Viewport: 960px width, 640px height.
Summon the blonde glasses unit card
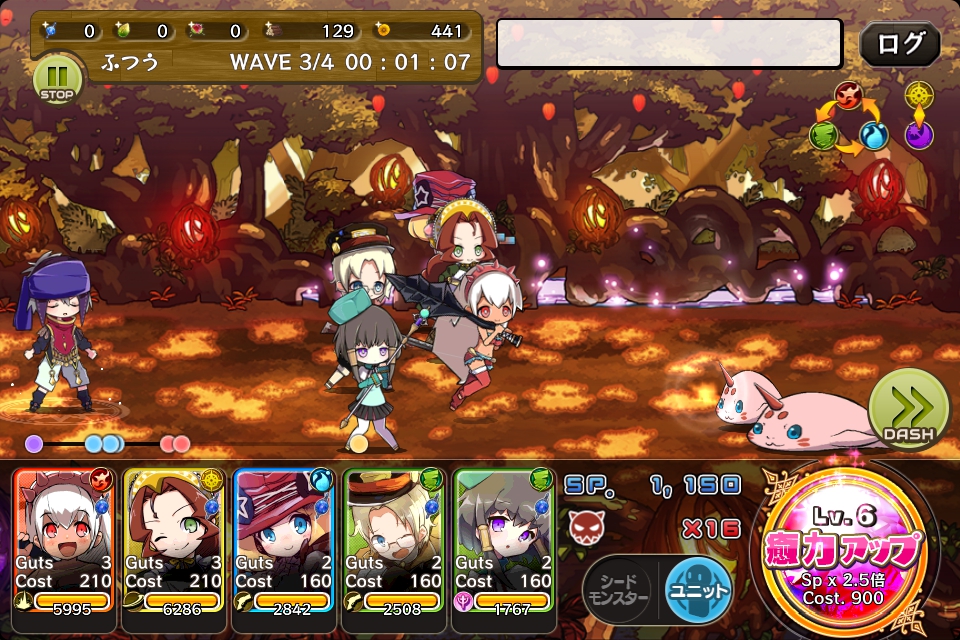coord(394,540)
